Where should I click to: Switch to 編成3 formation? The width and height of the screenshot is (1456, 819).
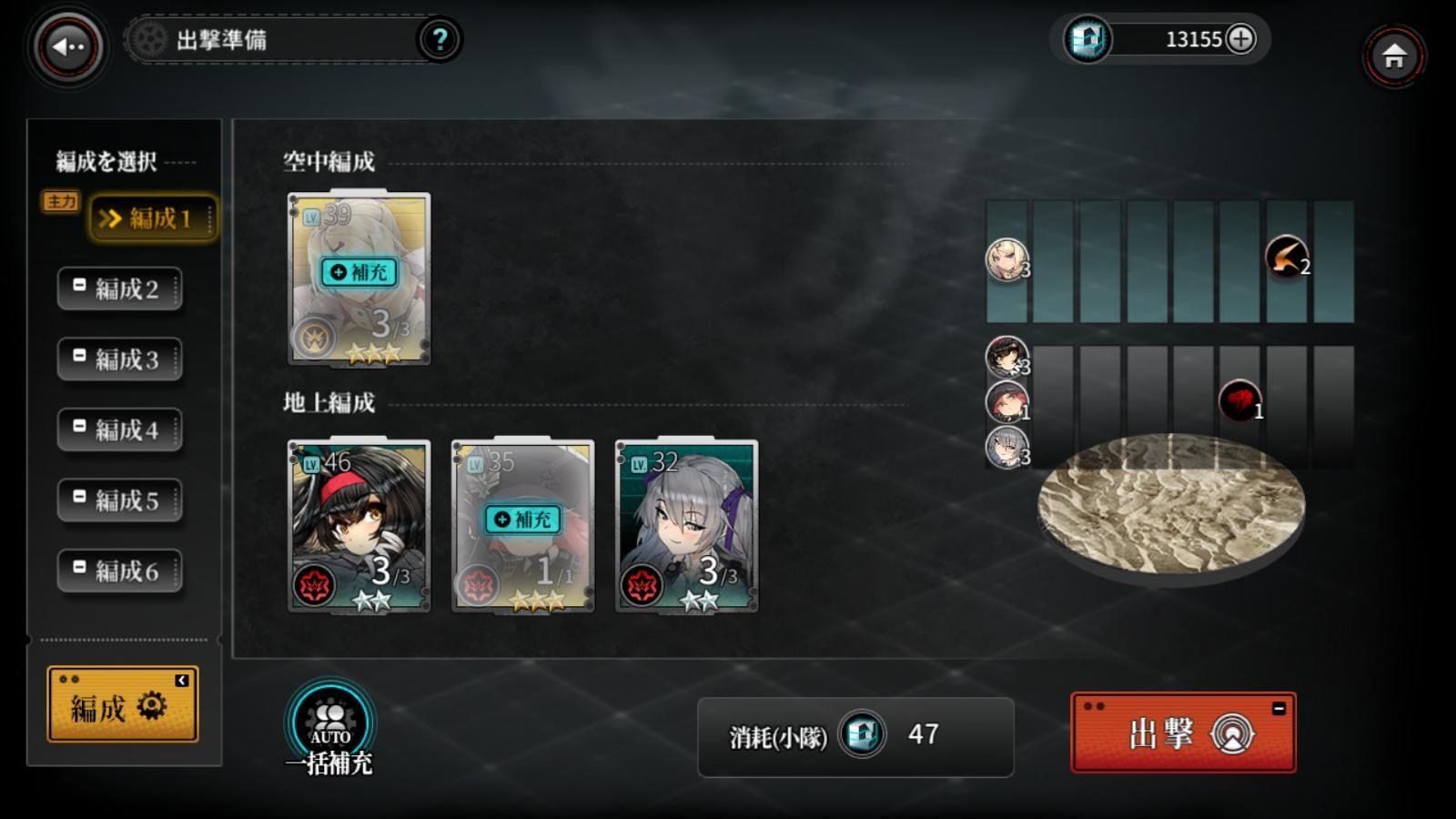click(x=120, y=359)
